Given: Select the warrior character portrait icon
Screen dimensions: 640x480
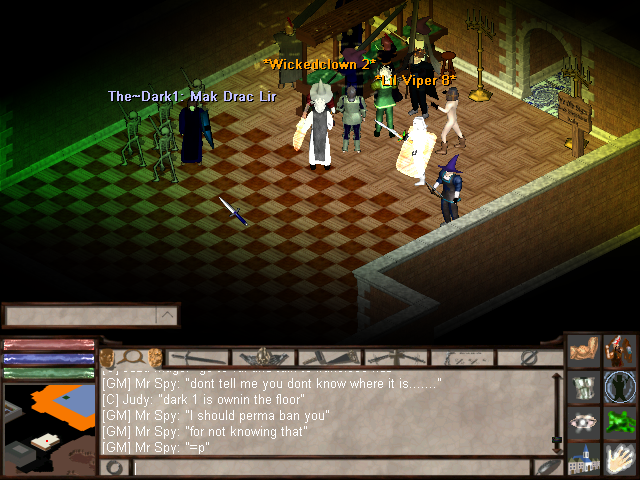Looking at the screenshot, I should pos(620,352).
